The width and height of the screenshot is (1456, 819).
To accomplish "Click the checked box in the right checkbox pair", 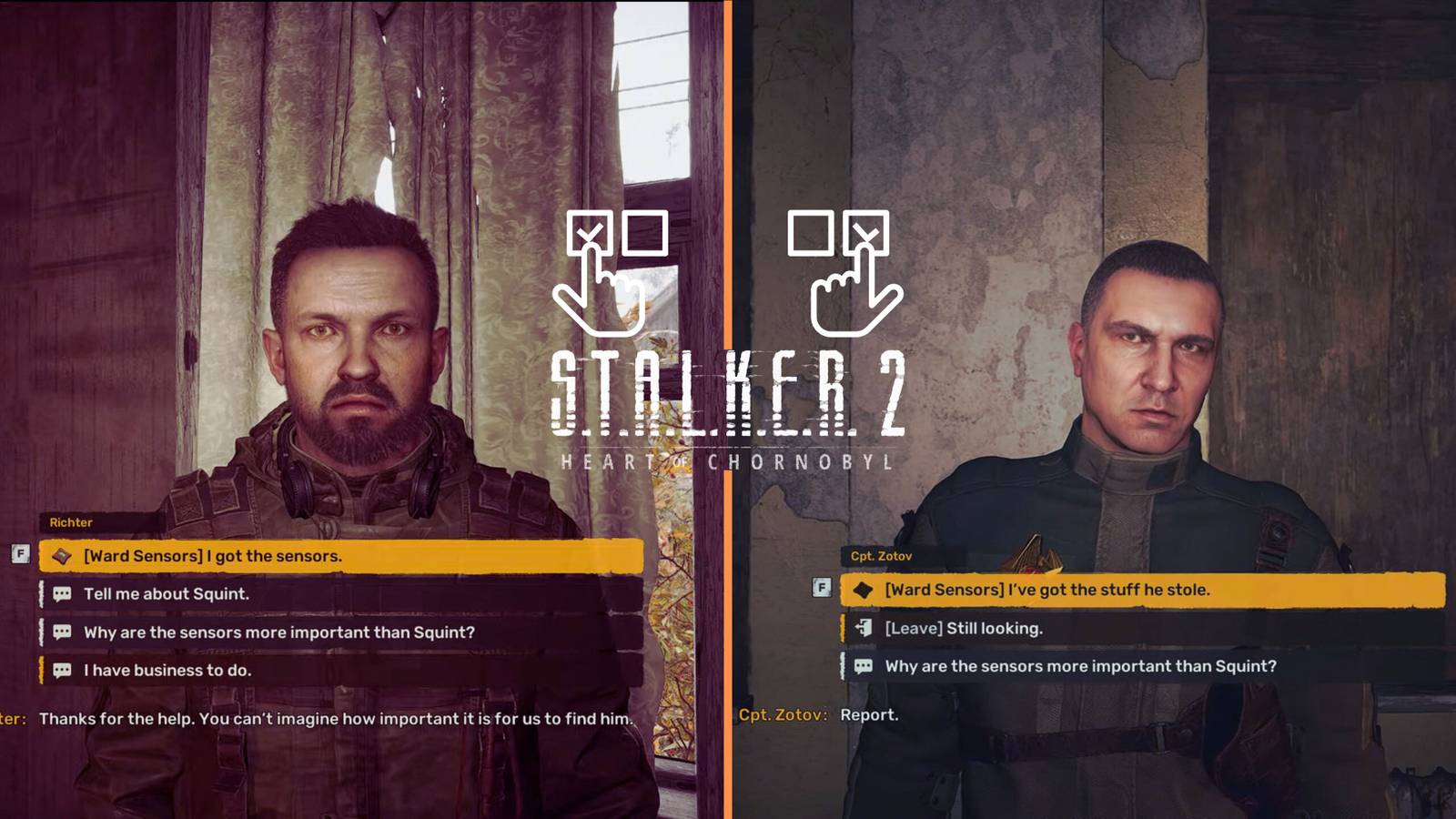I will click(x=865, y=235).
